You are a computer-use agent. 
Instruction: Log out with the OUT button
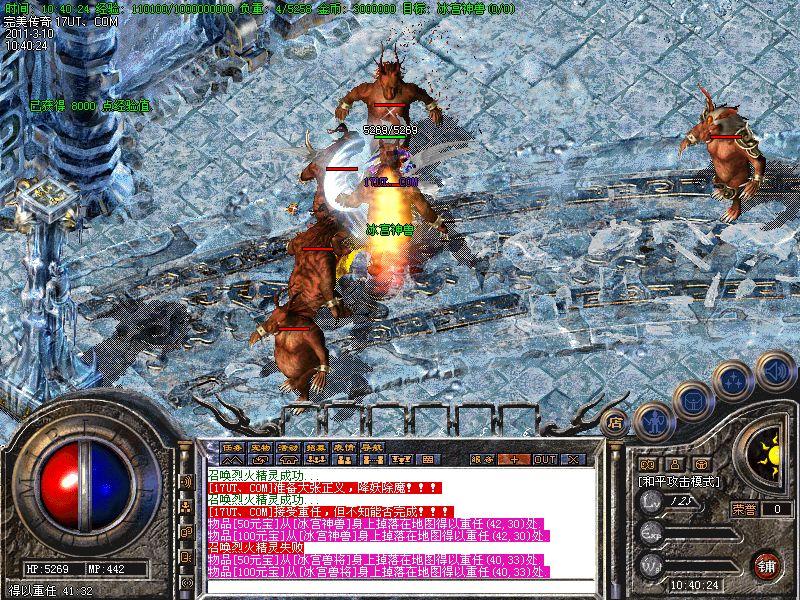tap(544, 459)
